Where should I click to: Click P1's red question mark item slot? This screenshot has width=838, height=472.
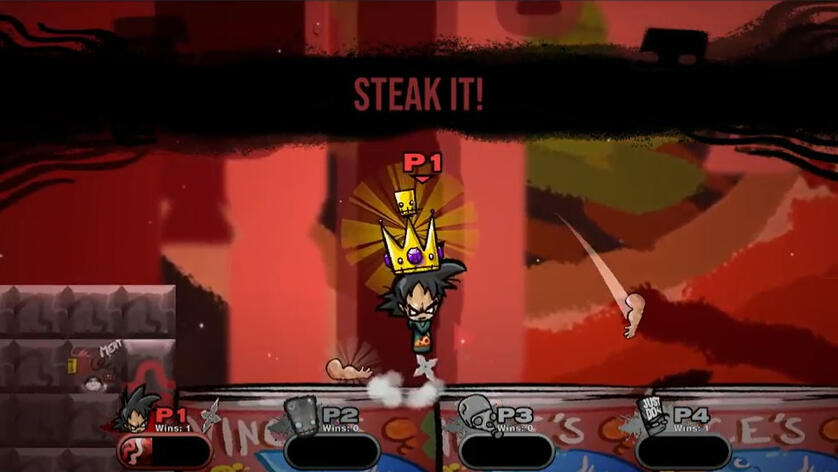(x=132, y=450)
